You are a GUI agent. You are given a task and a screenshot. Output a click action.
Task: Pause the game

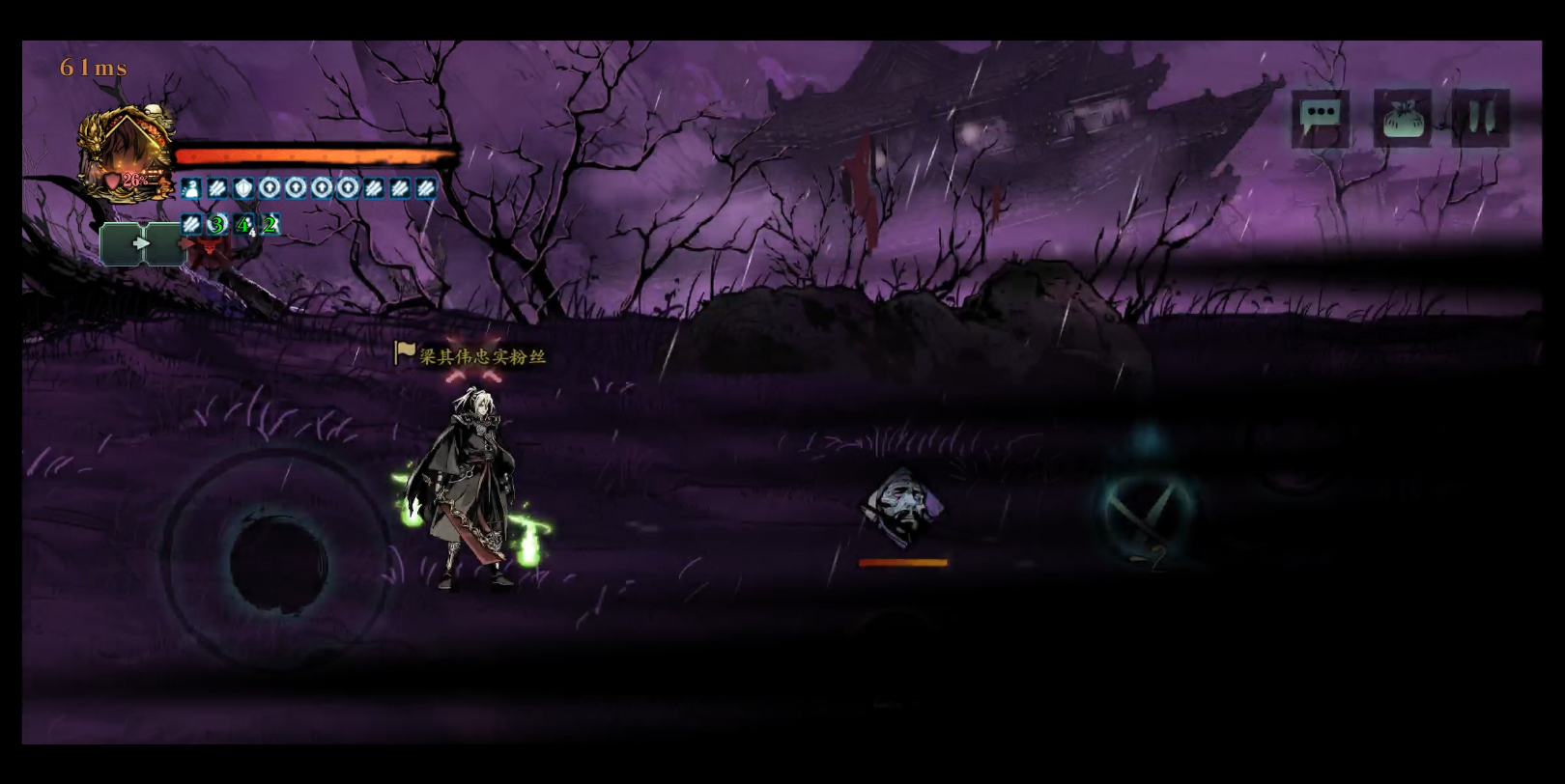pyautogui.click(x=1480, y=118)
